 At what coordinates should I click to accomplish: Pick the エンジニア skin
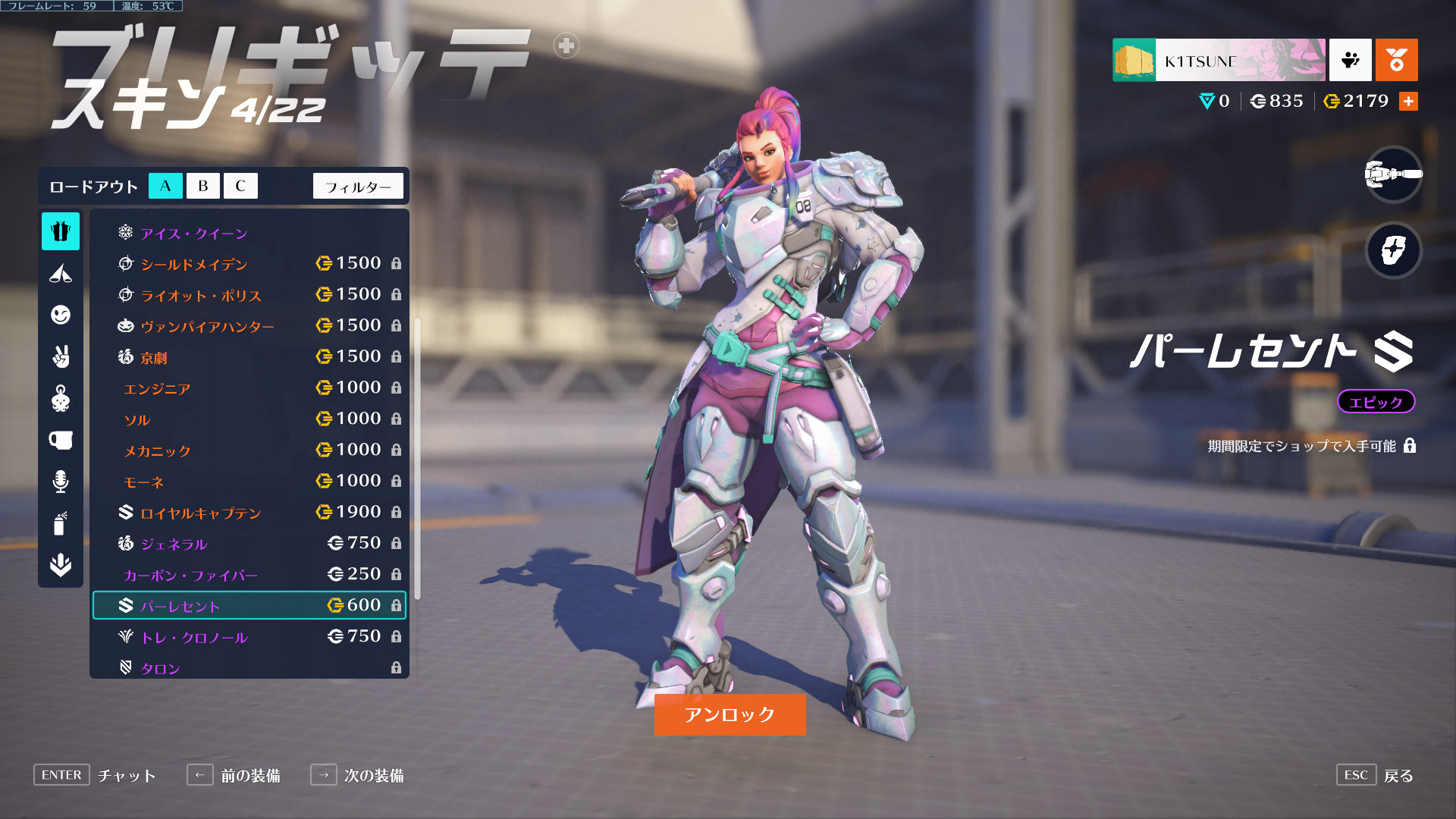[249, 388]
